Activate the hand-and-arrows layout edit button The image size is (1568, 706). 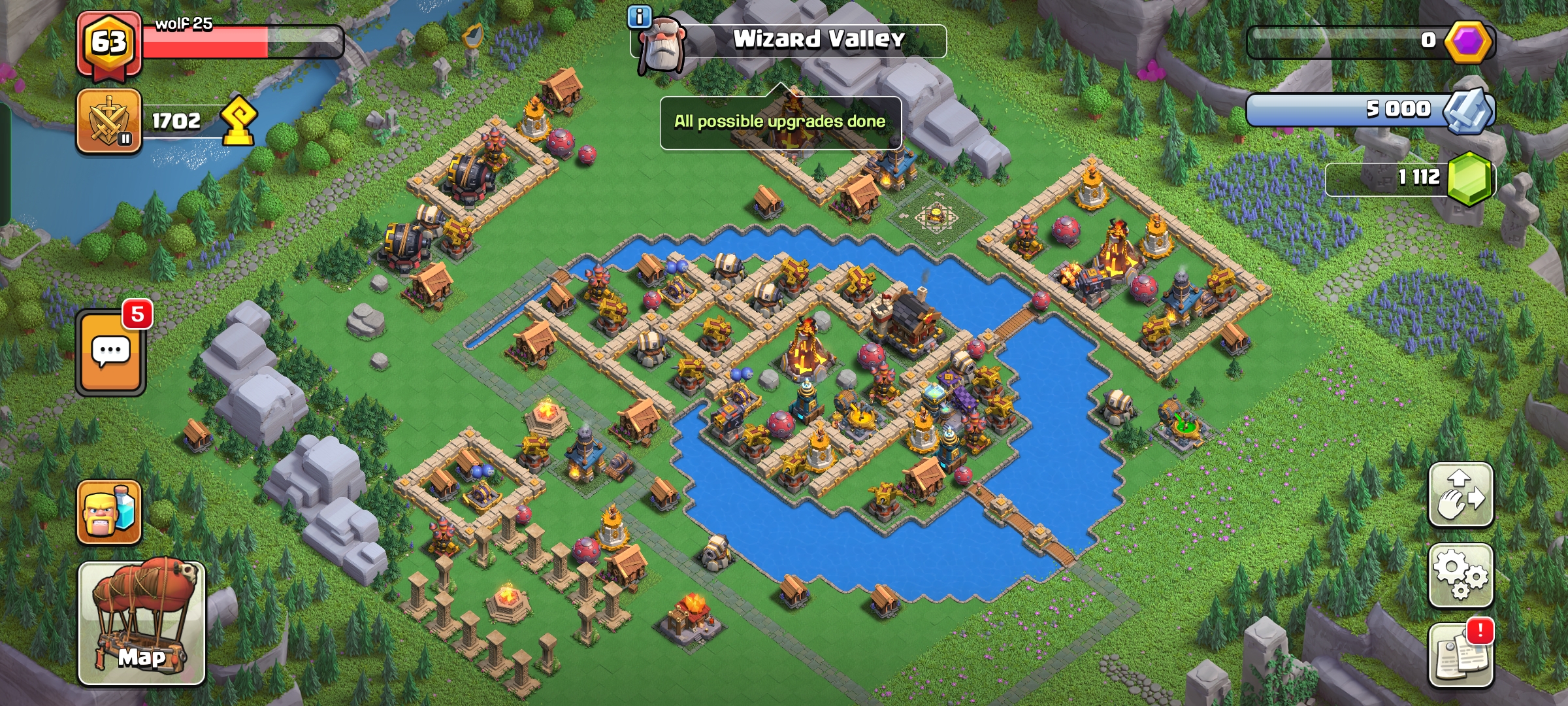point(1461,495)
